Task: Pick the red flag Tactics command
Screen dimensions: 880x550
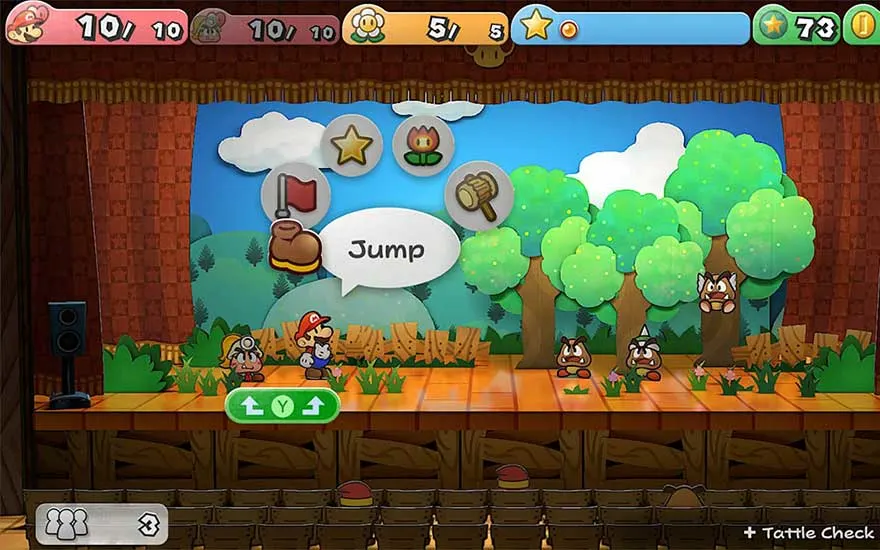Action: (x=295, y=194)
